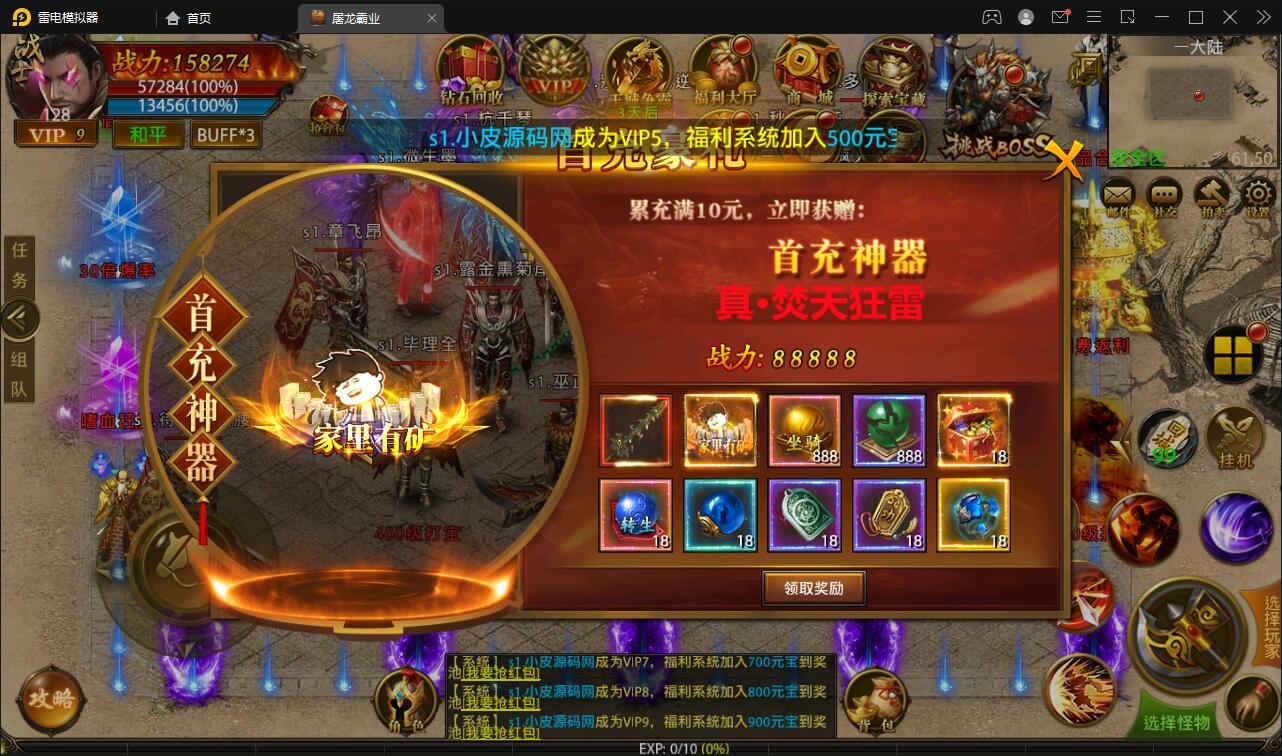Image resolution: width=1282 pixels, height=756 pixels.
Task: Open the emulator hamburger menu
Action: point(1094,17)
